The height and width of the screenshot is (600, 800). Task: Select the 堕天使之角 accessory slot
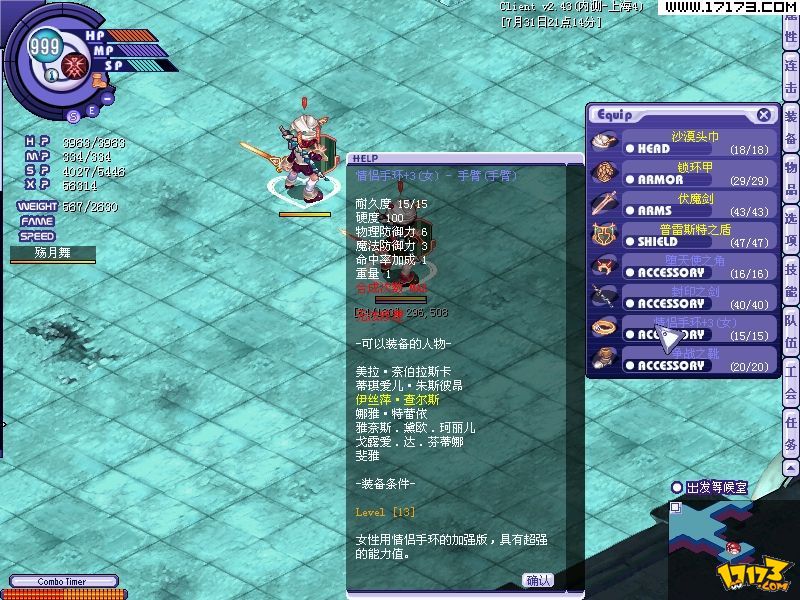pos(680,266)
